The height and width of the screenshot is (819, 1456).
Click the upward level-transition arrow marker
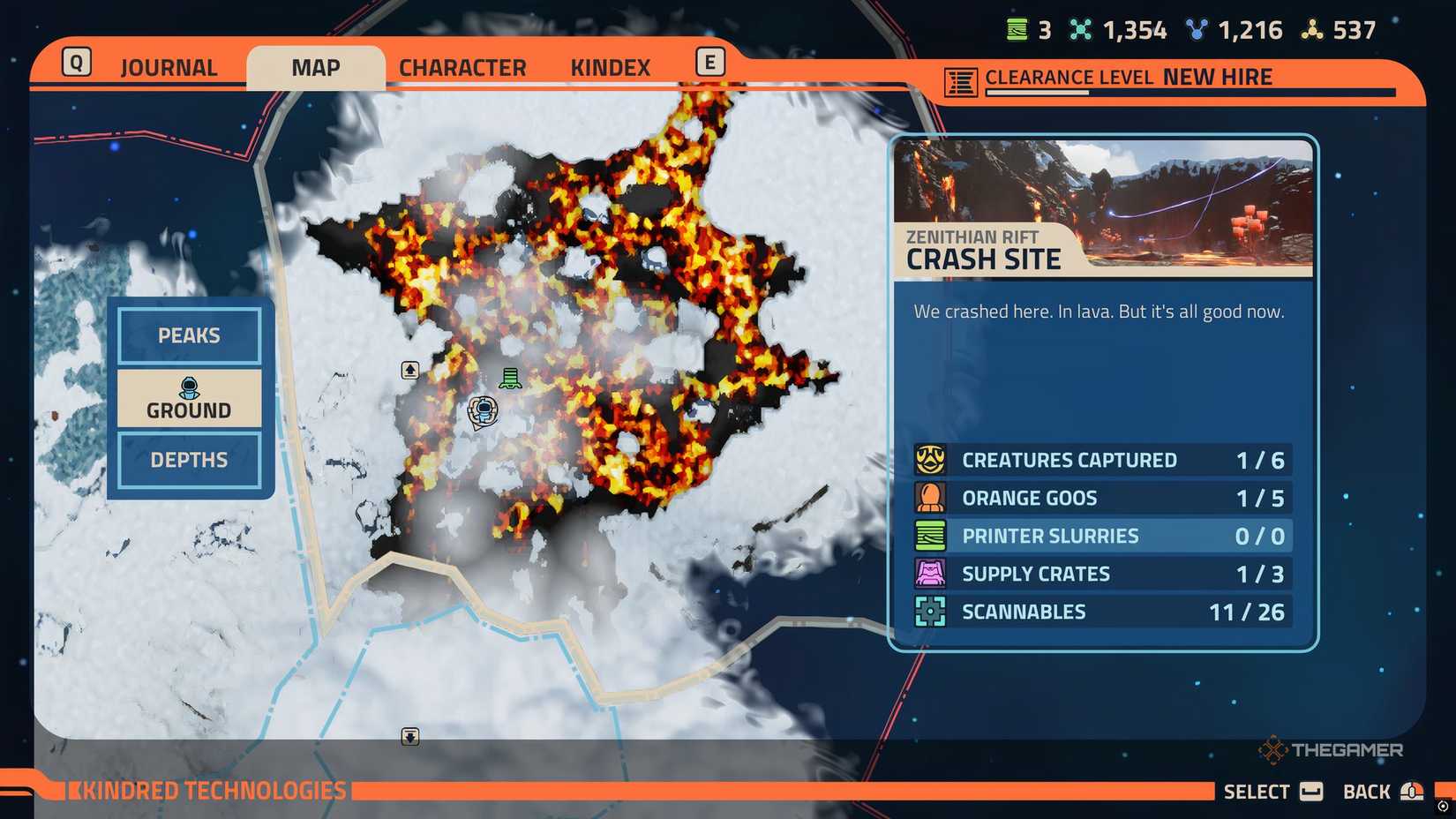tap(409, 368)
